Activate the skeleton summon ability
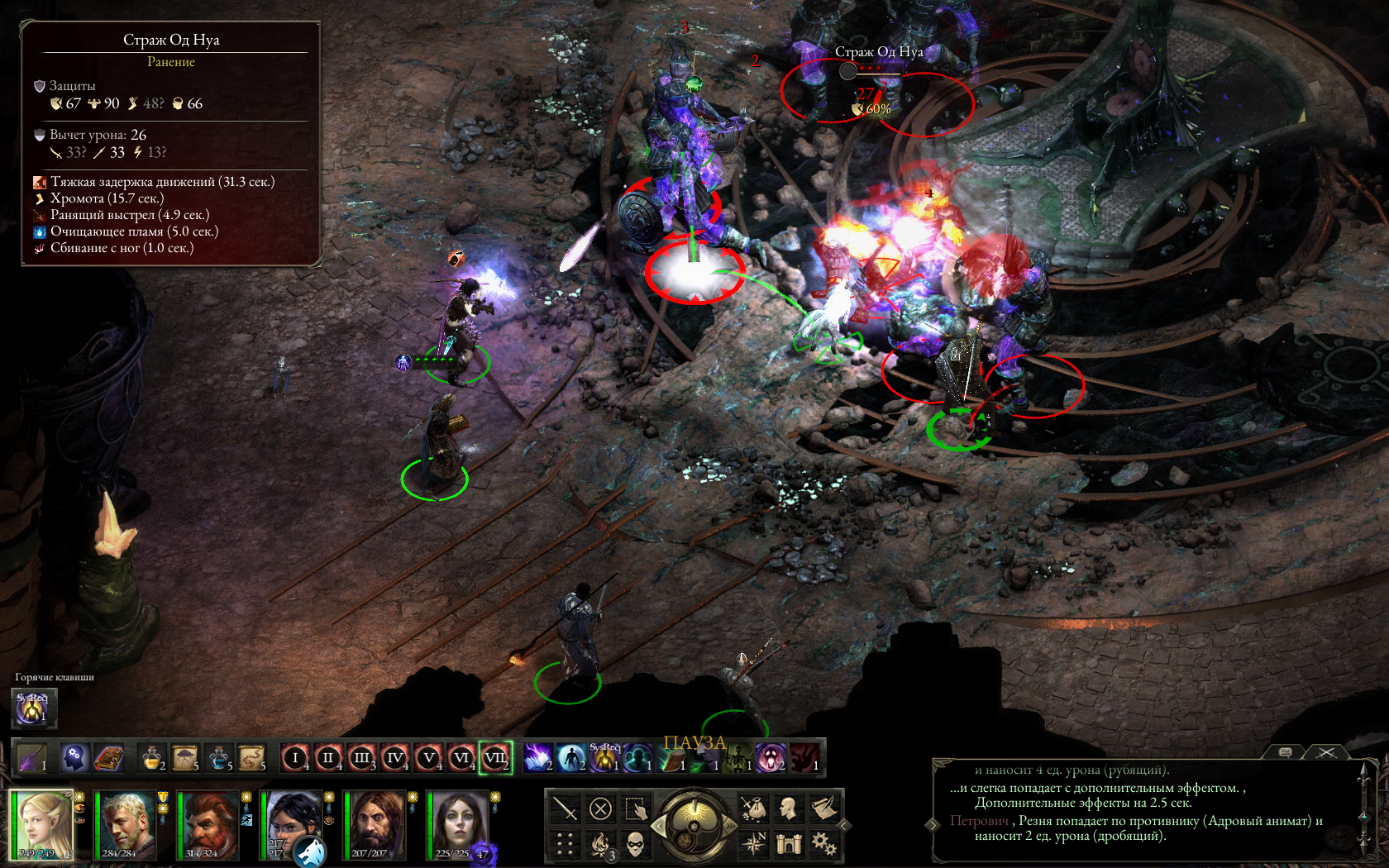Viewport: 1389px width, 868px height. coord(737,757)
